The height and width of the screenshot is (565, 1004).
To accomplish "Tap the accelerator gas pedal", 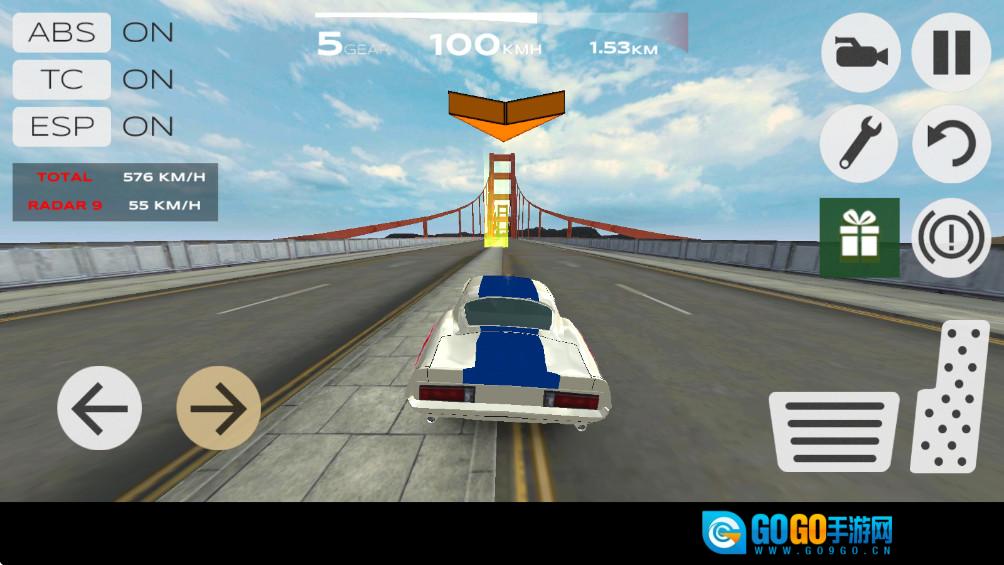I will (951, 398).
